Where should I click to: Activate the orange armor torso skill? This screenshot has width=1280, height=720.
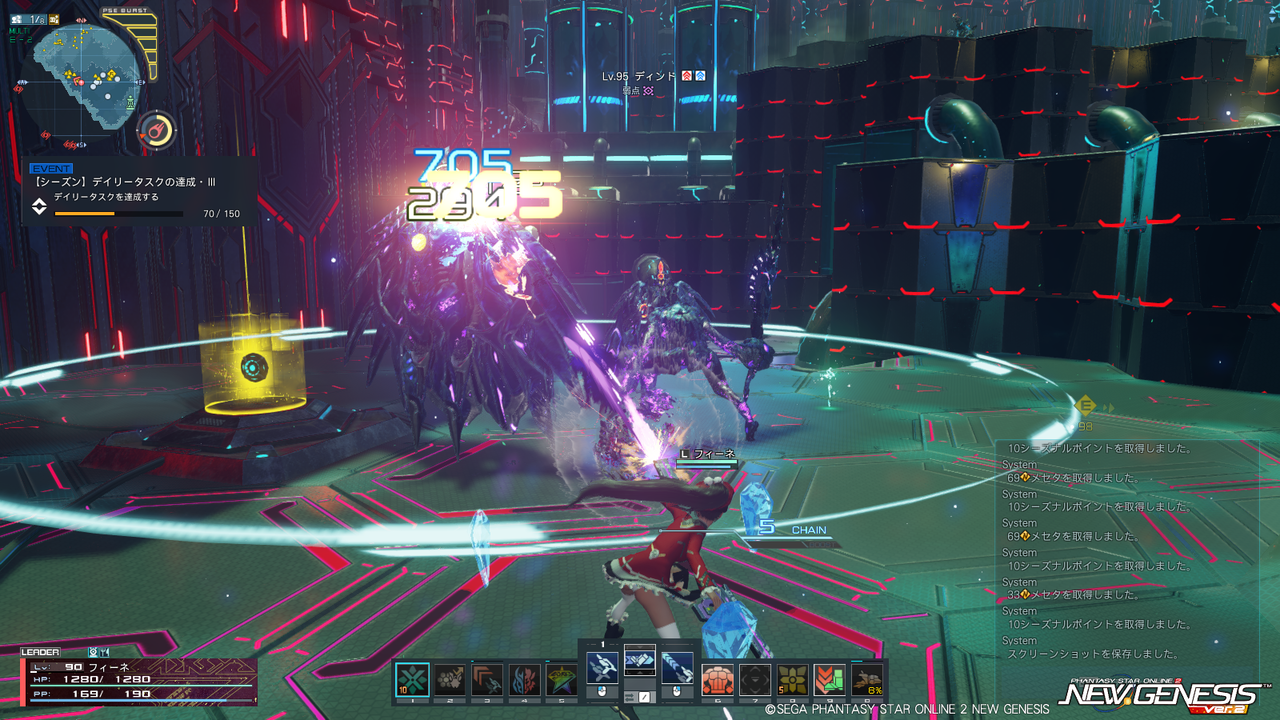click(x=717, y=680)
